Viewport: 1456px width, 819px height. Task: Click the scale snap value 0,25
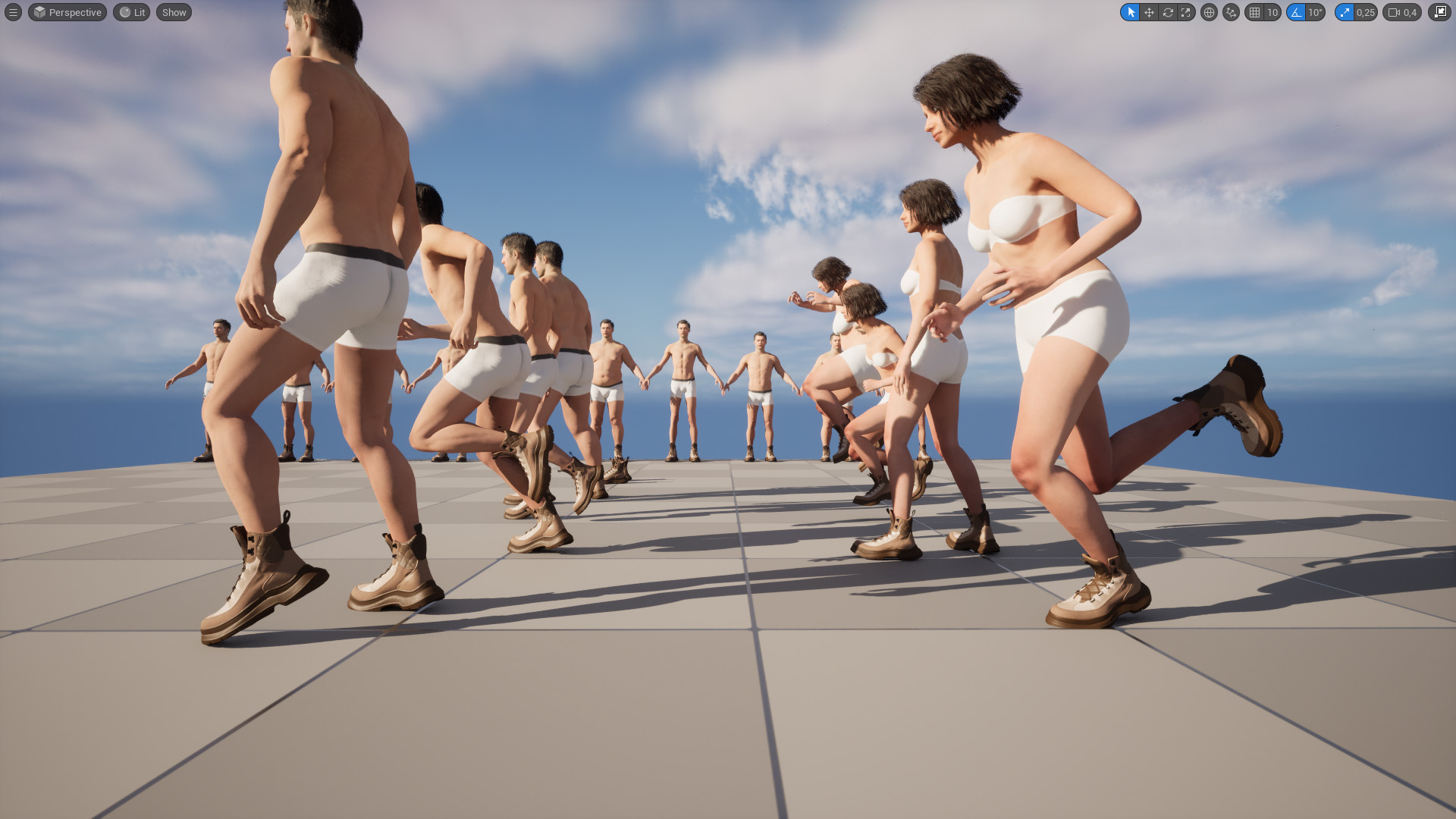(1365, 12)
